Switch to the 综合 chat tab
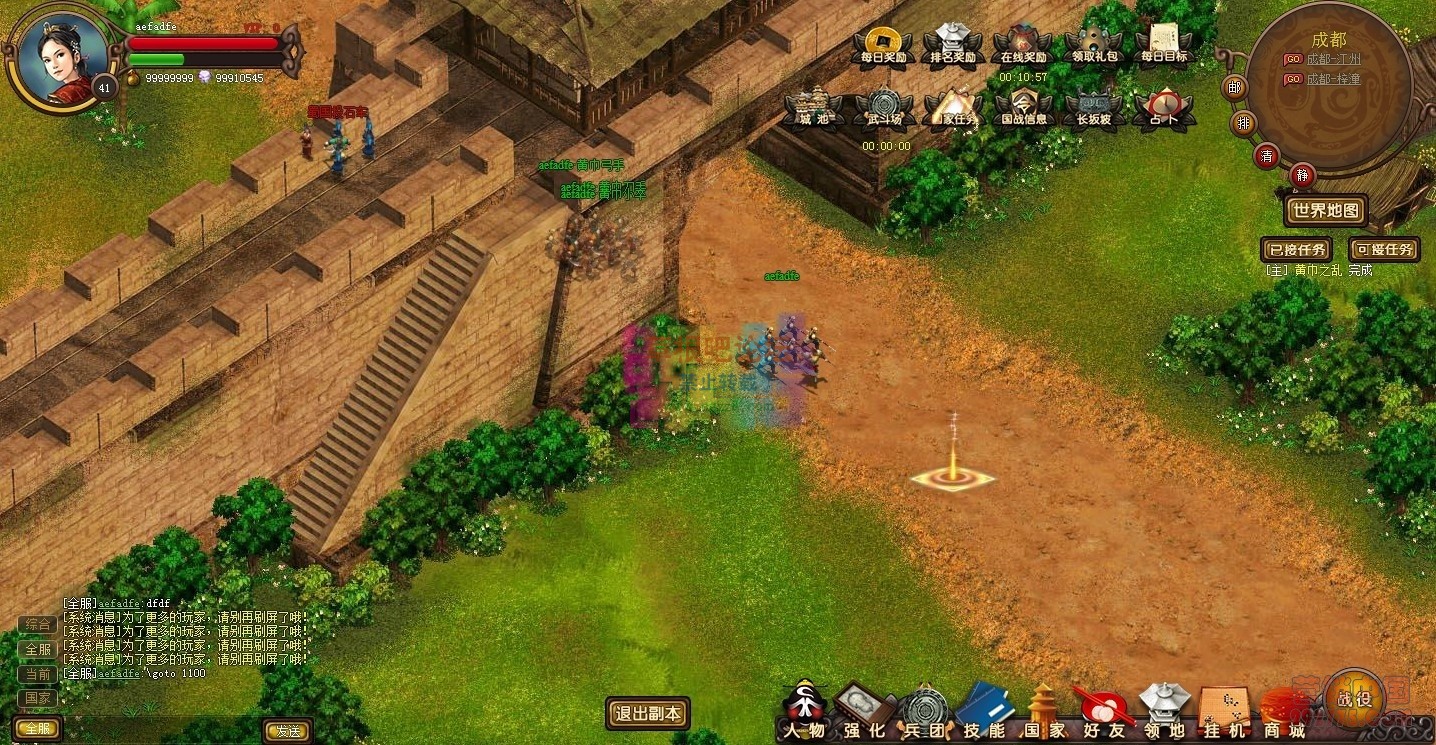 point(36,623)
